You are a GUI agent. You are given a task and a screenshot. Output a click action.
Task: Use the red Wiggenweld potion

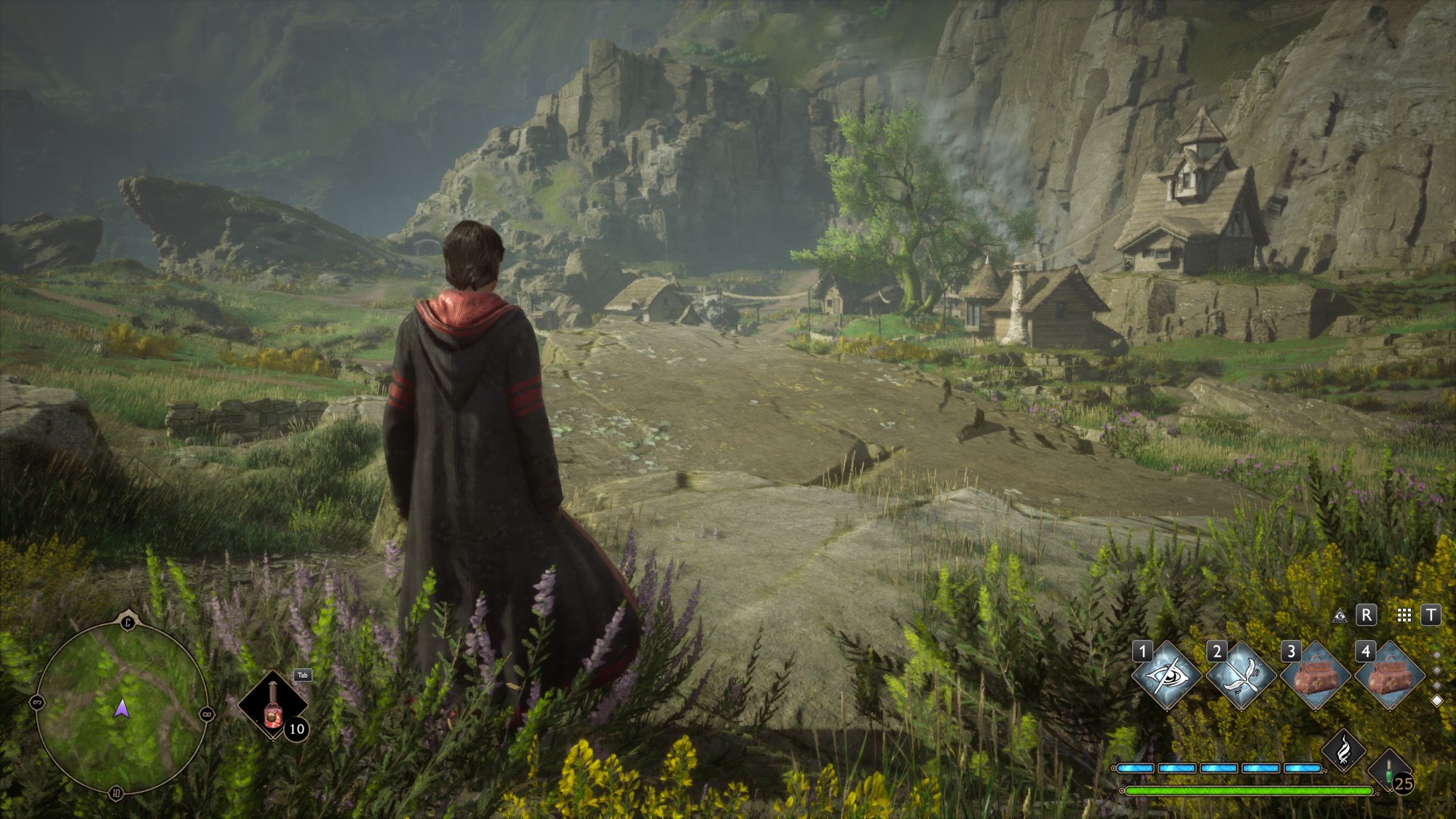[x=273, y=705]
